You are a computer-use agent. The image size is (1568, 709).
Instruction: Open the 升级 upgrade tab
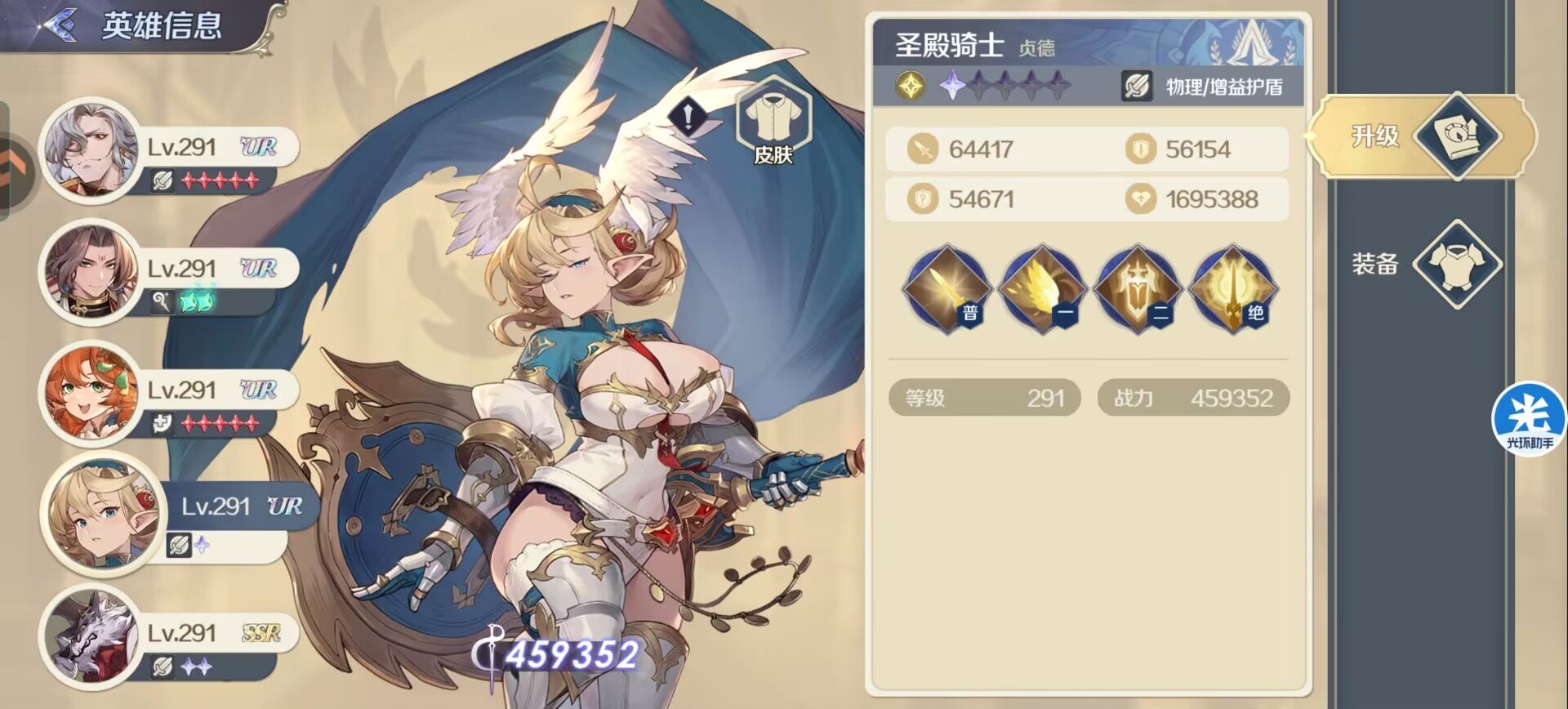point(1423,136)
